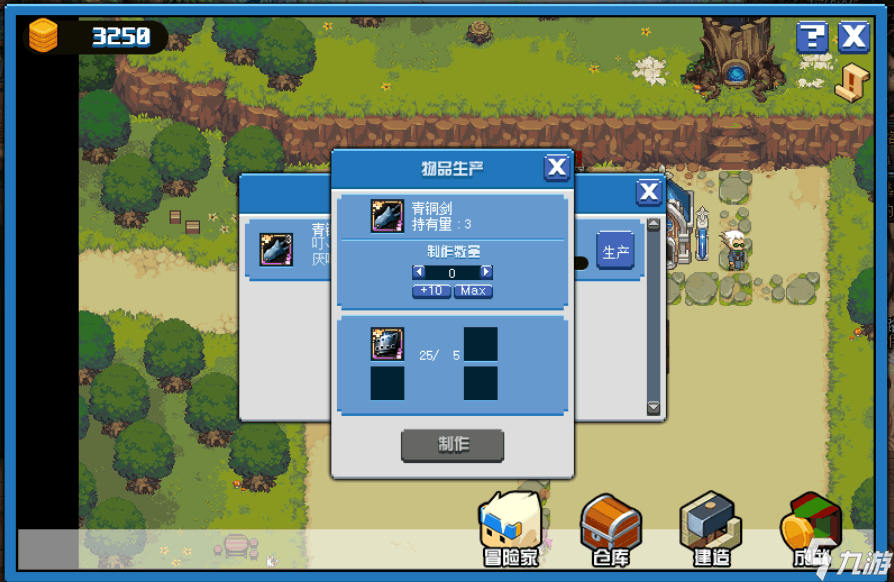
Task: Close the 物品生产 production dialog
Action: coord(557,167)
